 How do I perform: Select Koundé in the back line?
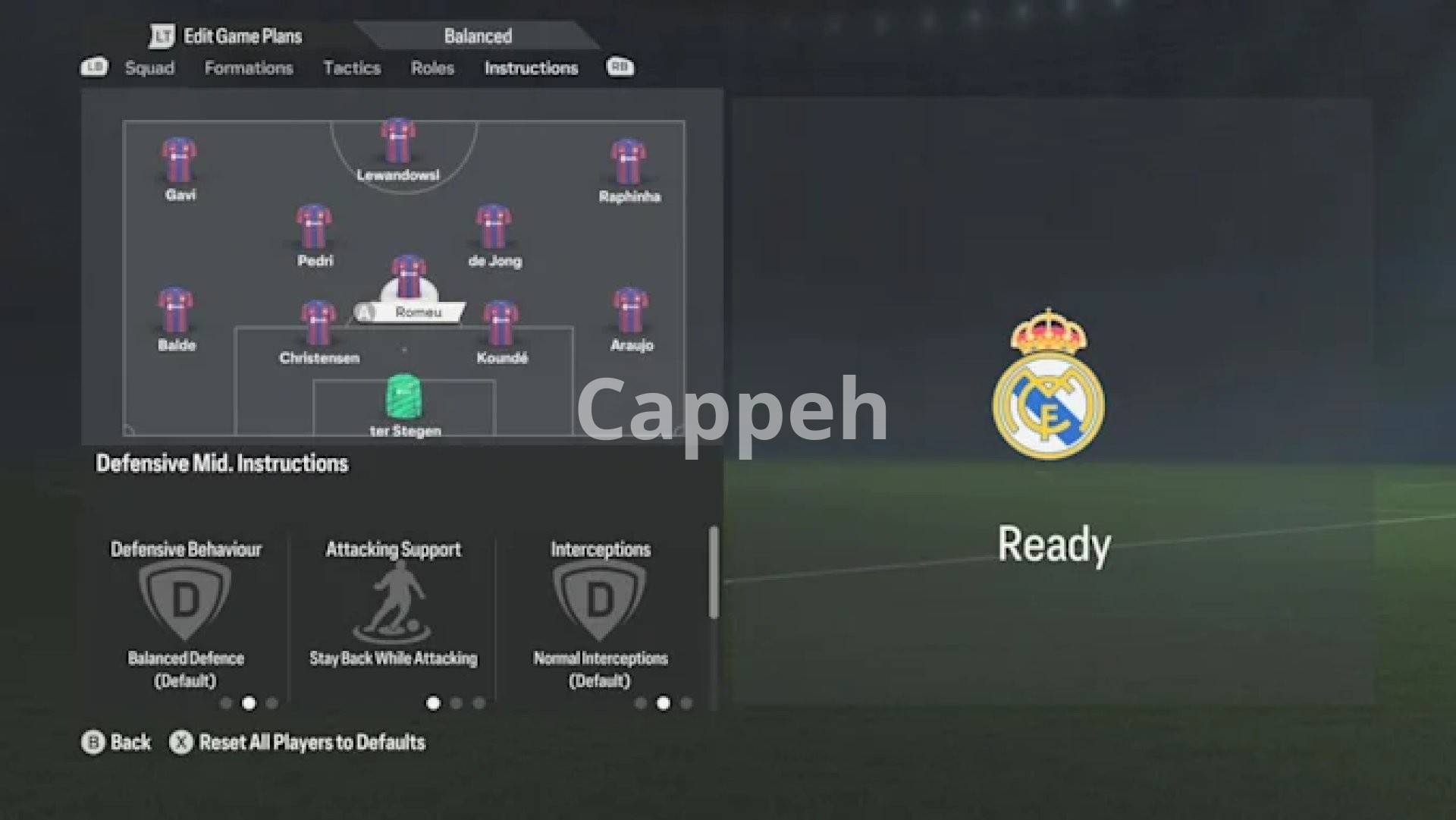(x=501, y=325)
